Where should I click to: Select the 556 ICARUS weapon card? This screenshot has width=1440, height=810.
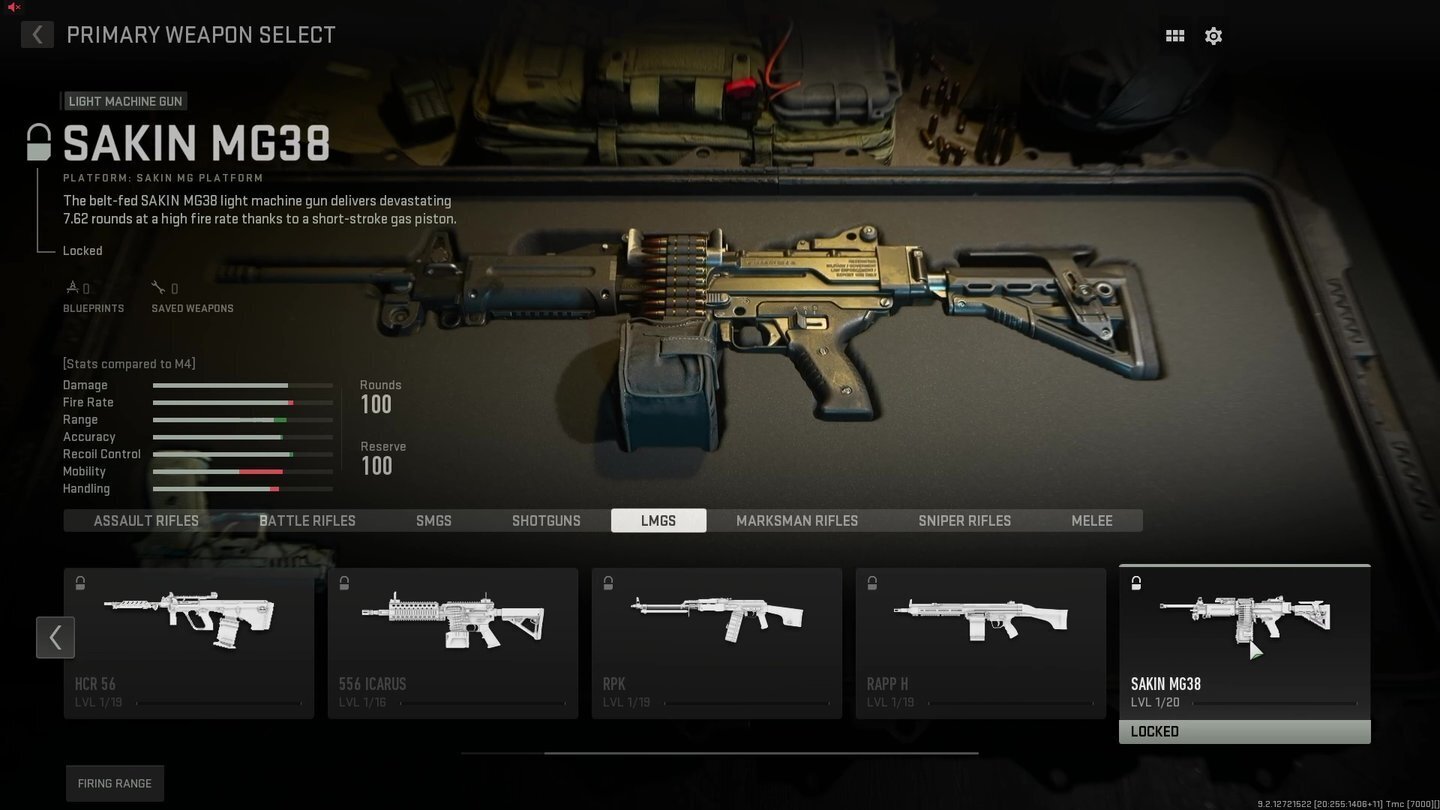click(x=452, y=640)
